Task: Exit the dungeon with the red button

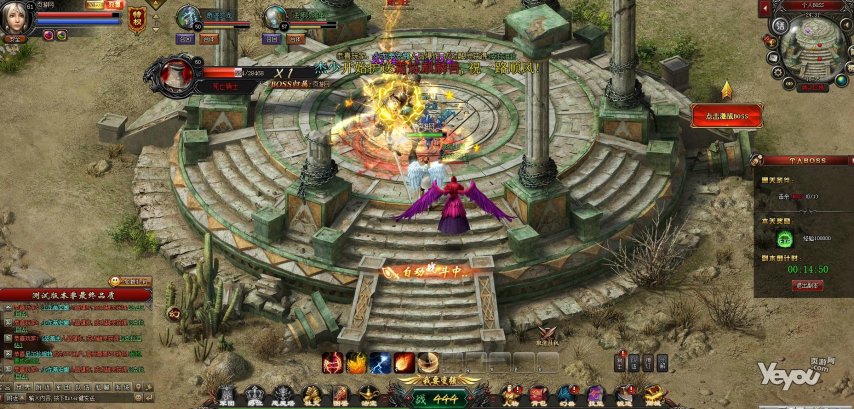Action: click(808, 285)
